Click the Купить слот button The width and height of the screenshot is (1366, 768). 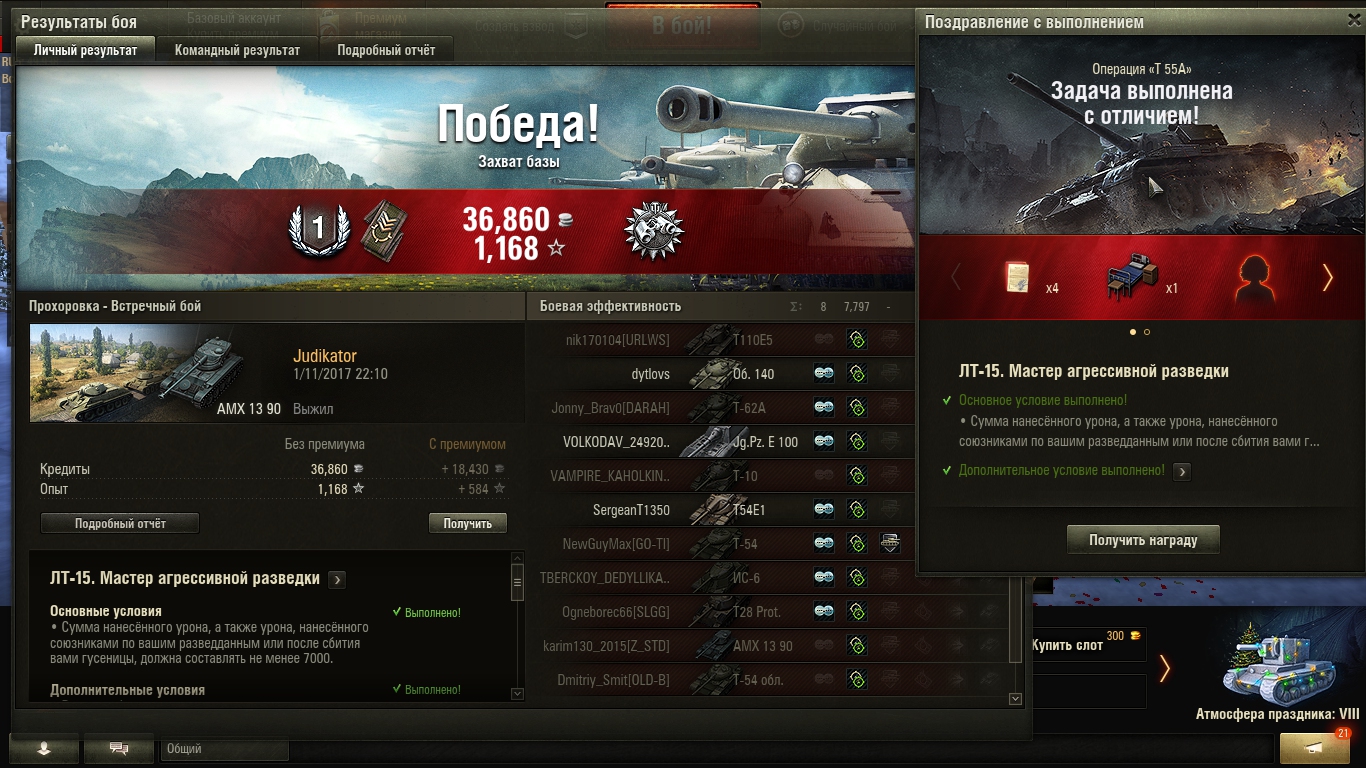click(x=1086, y=645)
